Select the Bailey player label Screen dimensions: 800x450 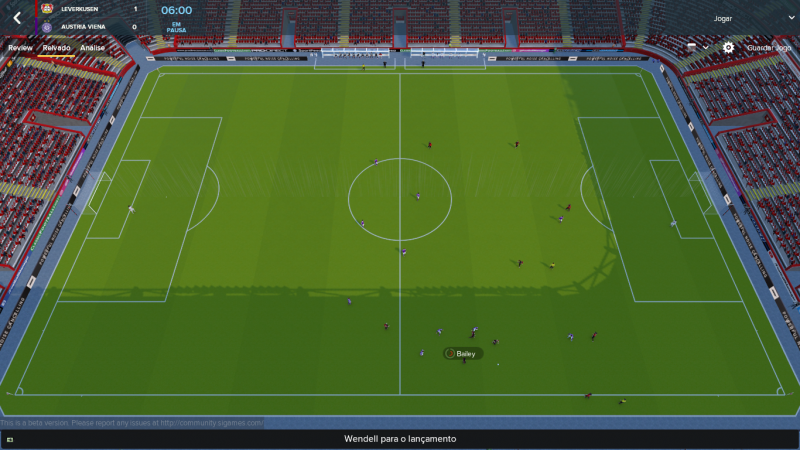465,354
